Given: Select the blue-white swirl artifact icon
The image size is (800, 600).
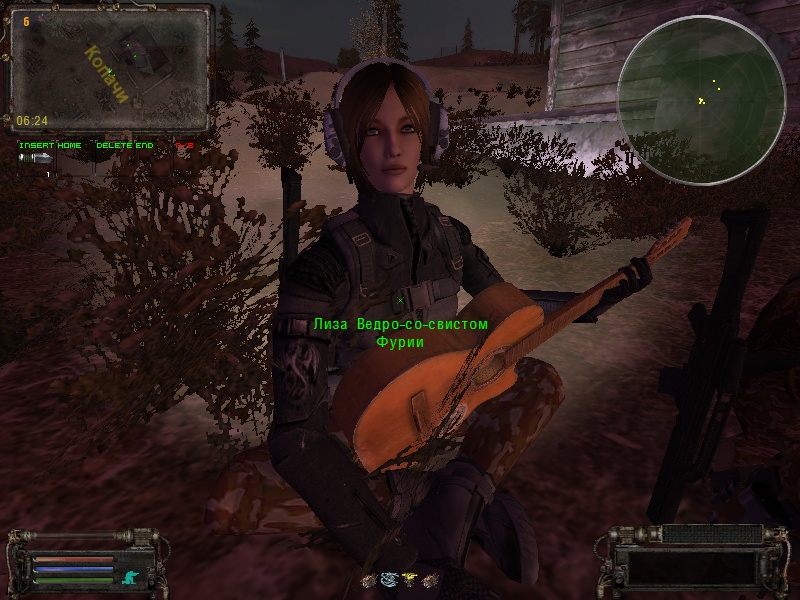Looking at the screenshot, I should coord(387,577).
